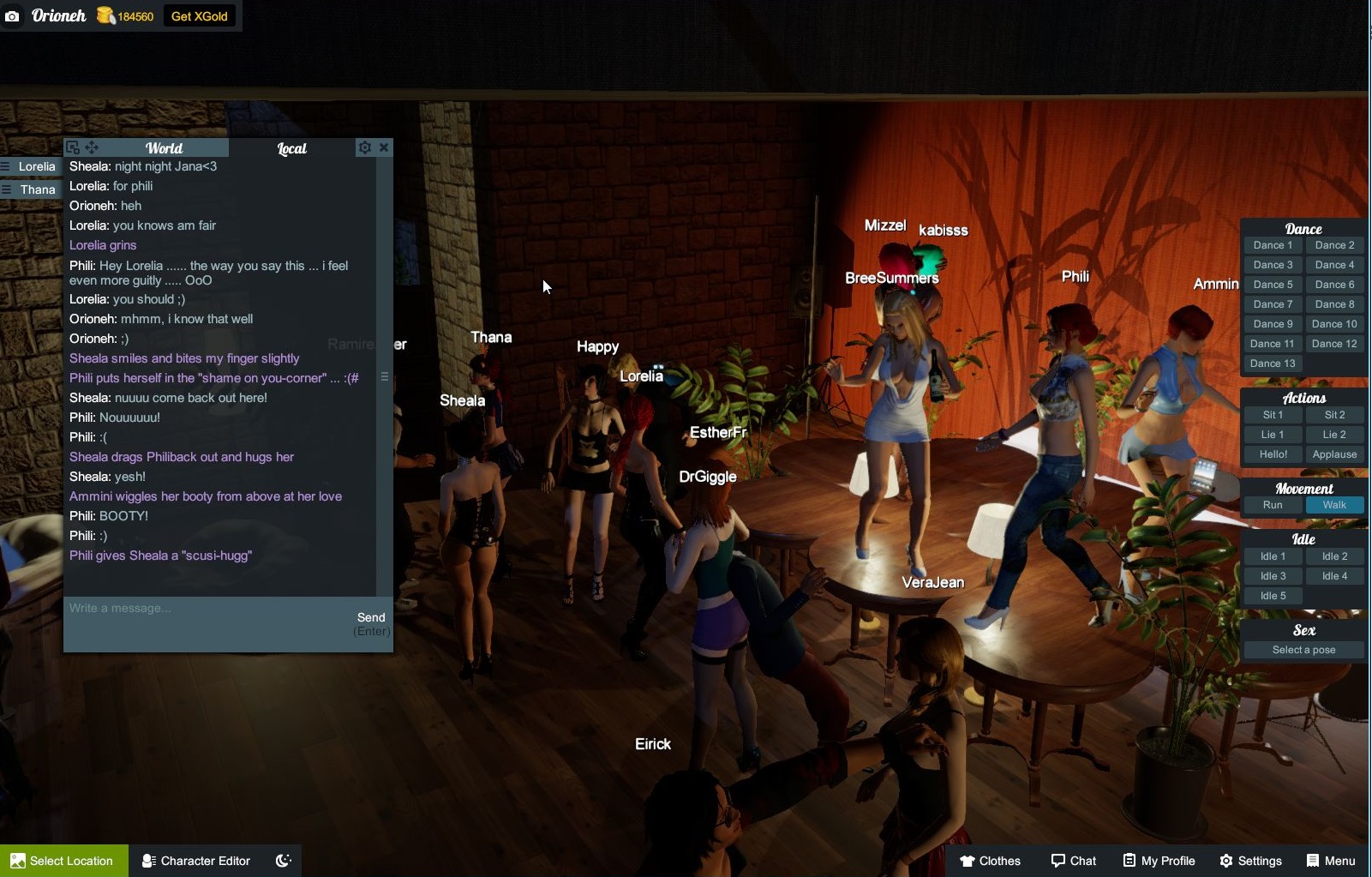Viewport: 1372px width, 877px height.
Task: Click the Get XGold button
Action: click(199, 16)
